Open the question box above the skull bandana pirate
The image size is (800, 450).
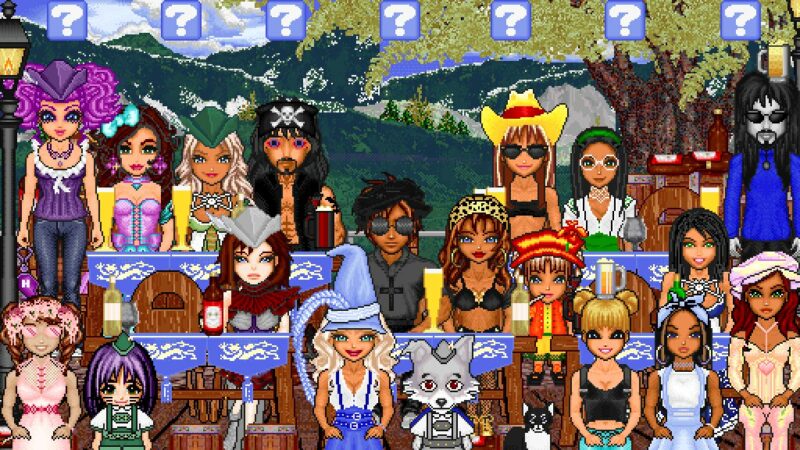coord(285,19)
